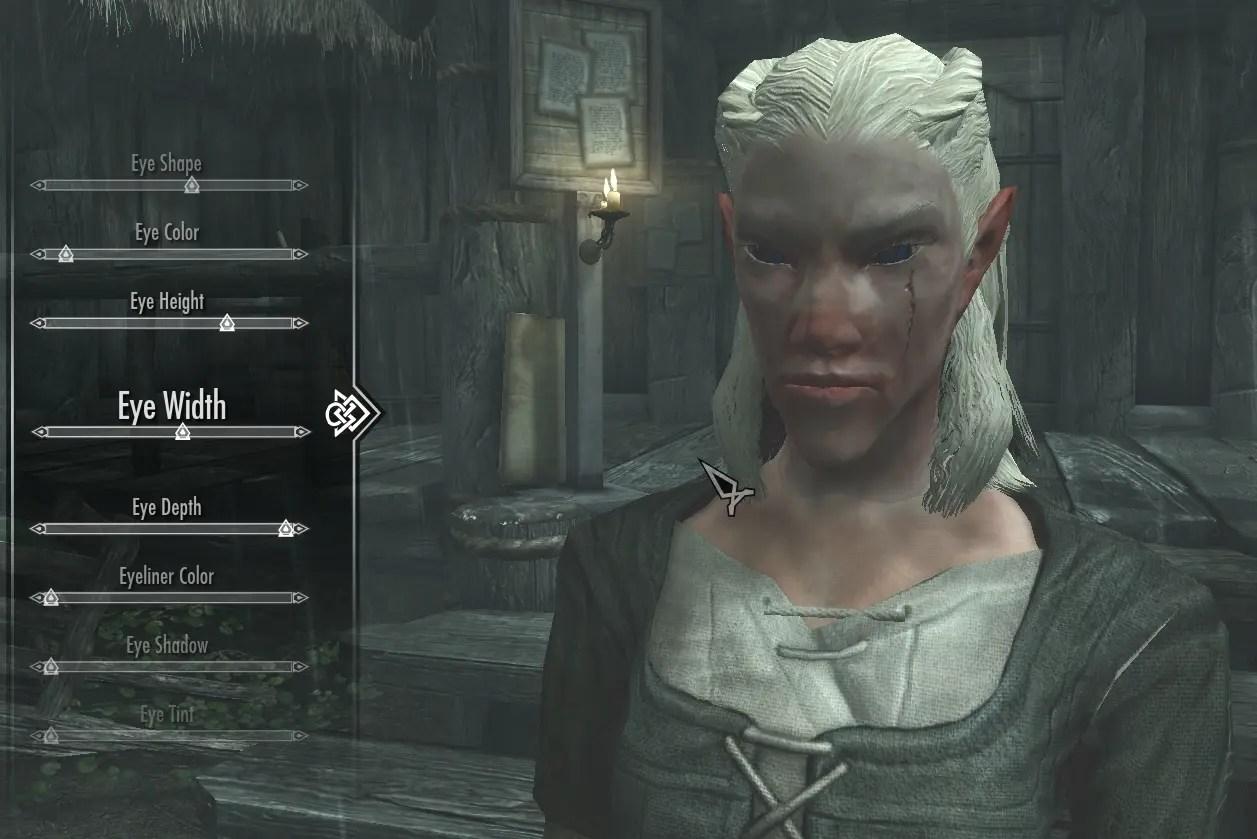Select the Eyeliner Color slider

(170, 598)
